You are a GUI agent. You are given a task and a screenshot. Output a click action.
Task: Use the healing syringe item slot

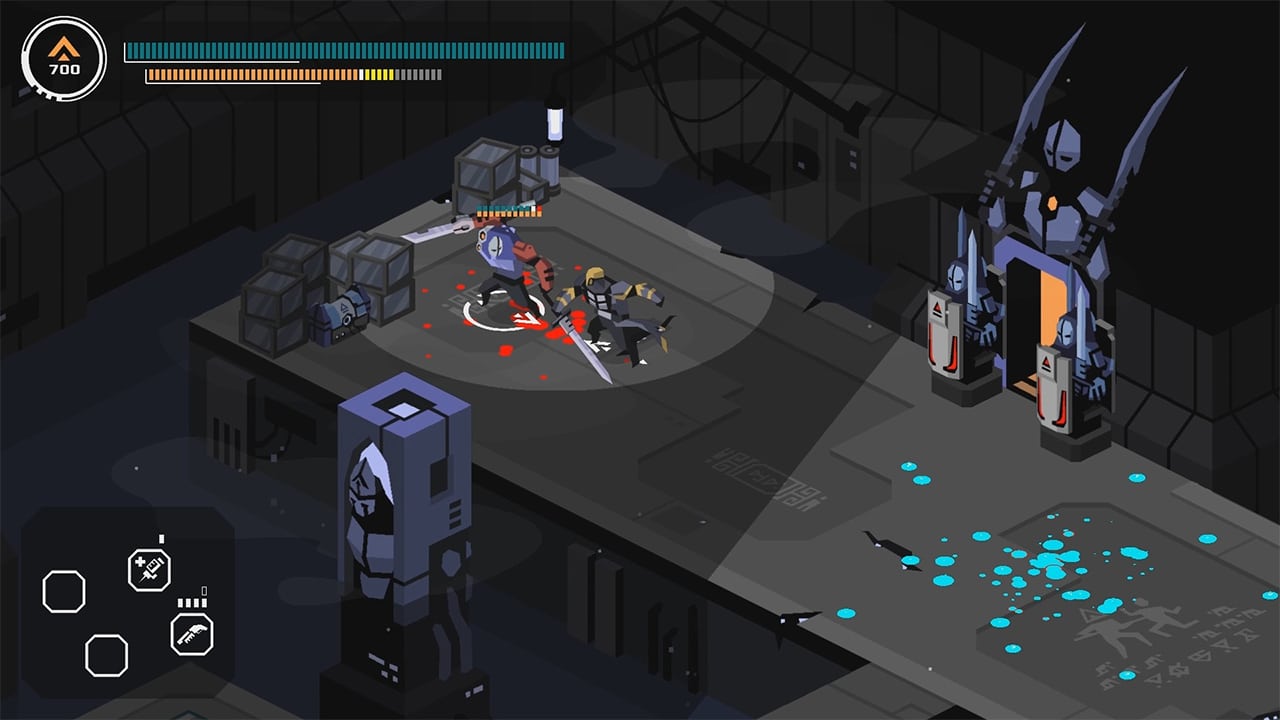tap(149, 571)
